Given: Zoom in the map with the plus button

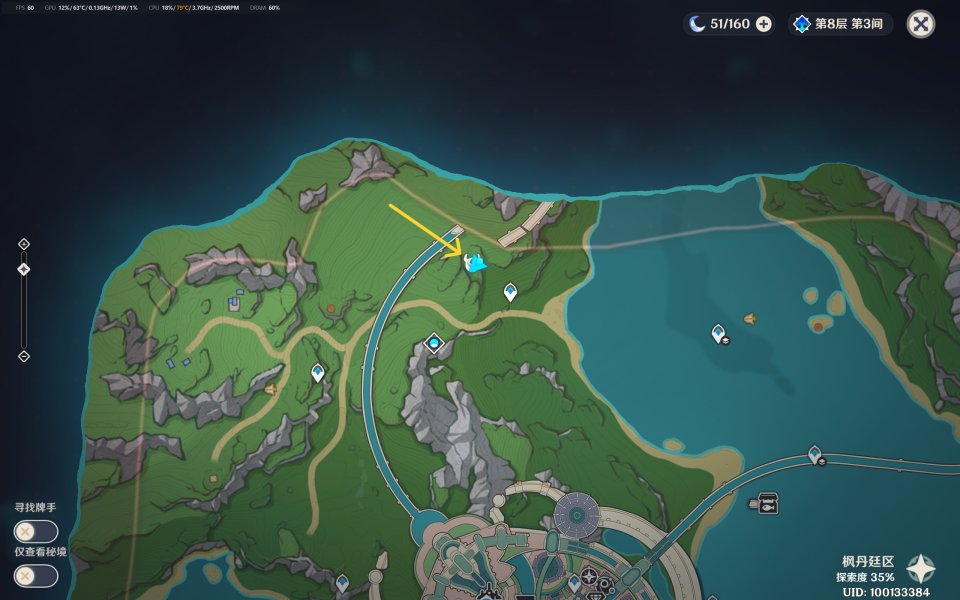Looking at the screenshot, I should point(24,244).
